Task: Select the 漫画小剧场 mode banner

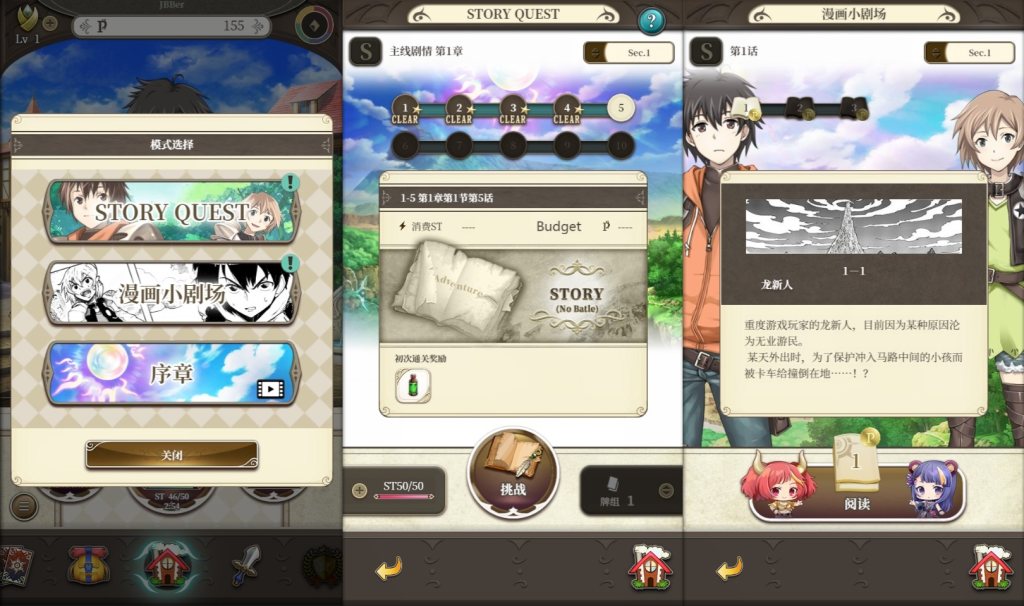Action: [172, 293]
